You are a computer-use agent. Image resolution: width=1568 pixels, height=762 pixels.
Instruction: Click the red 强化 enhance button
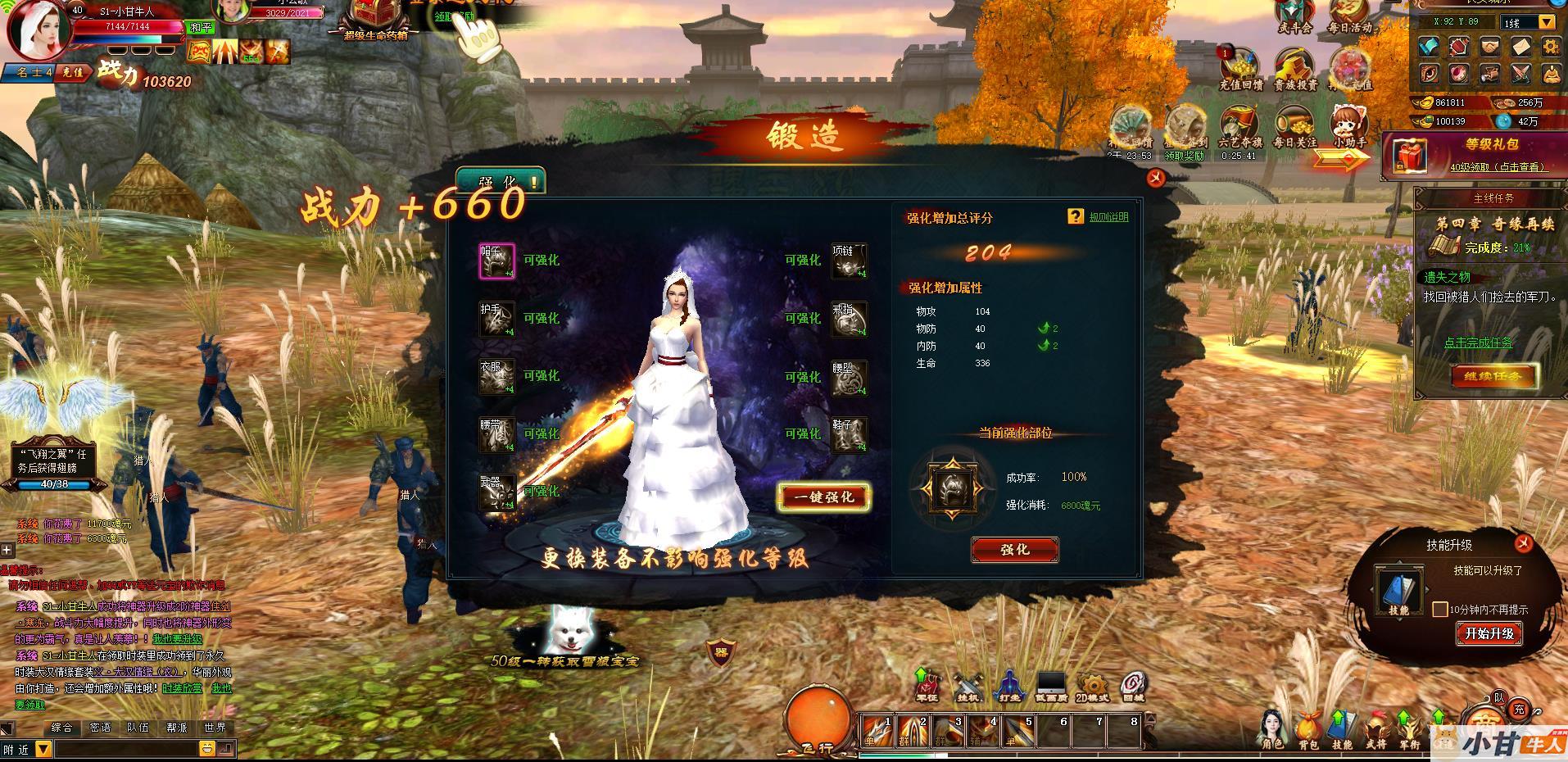click(x=1014, y=550)
